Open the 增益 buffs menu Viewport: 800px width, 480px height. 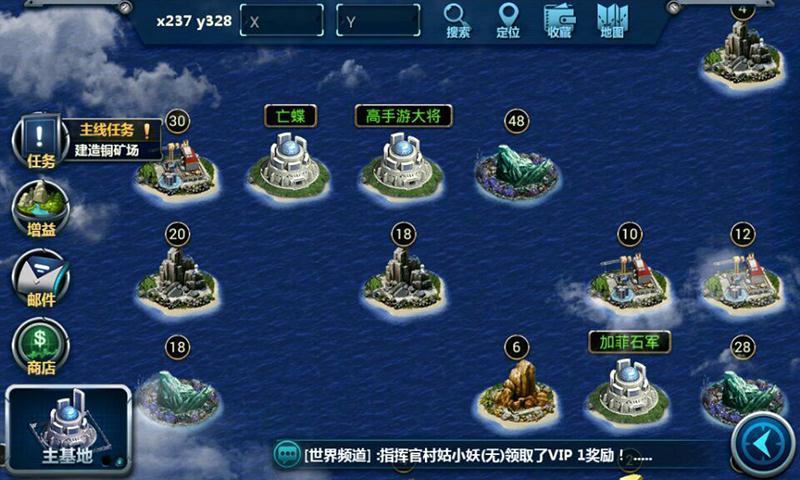[x=40, y=208]
